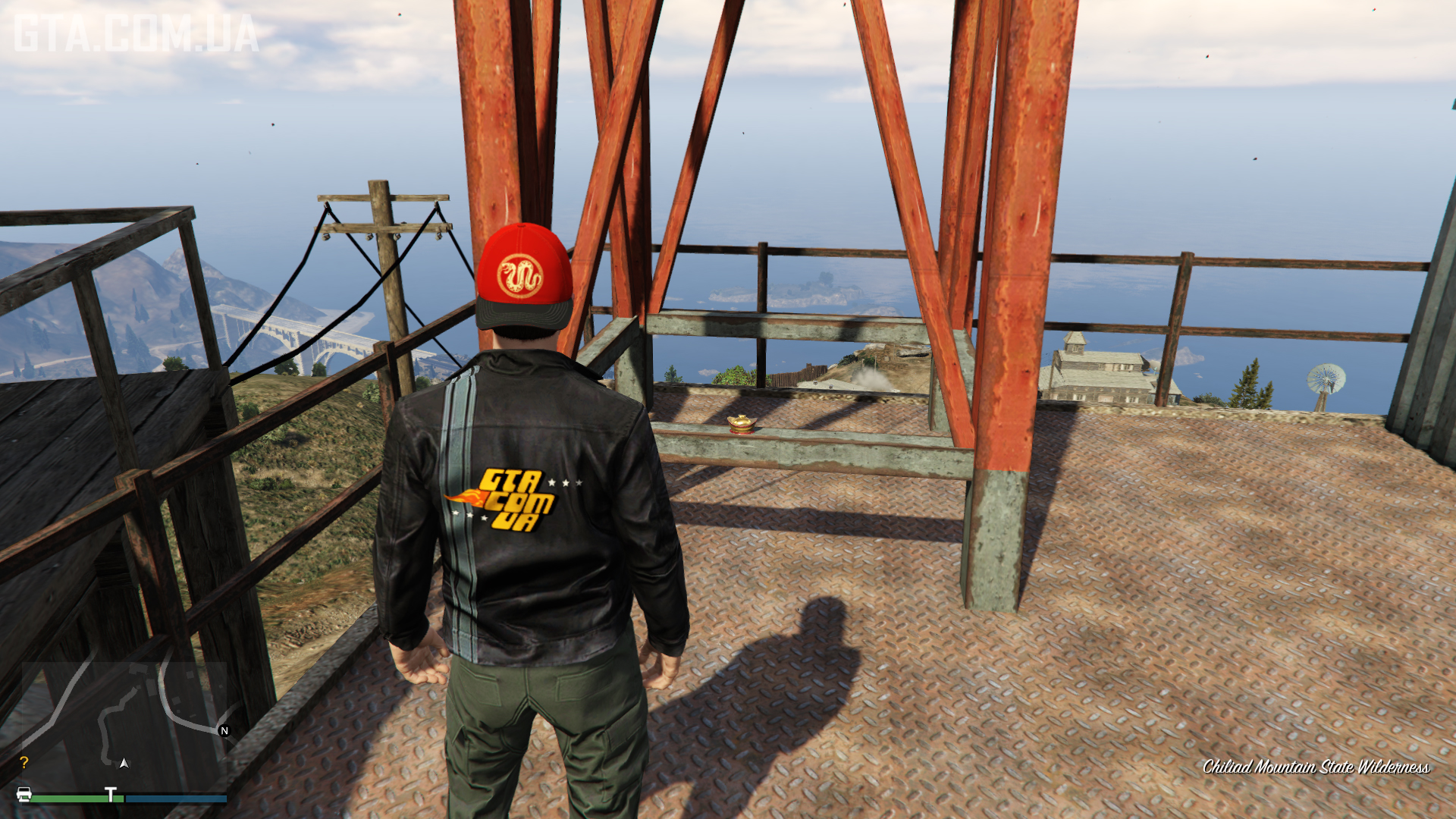Select the yellow question mark map blip

(x=24, y=762)
